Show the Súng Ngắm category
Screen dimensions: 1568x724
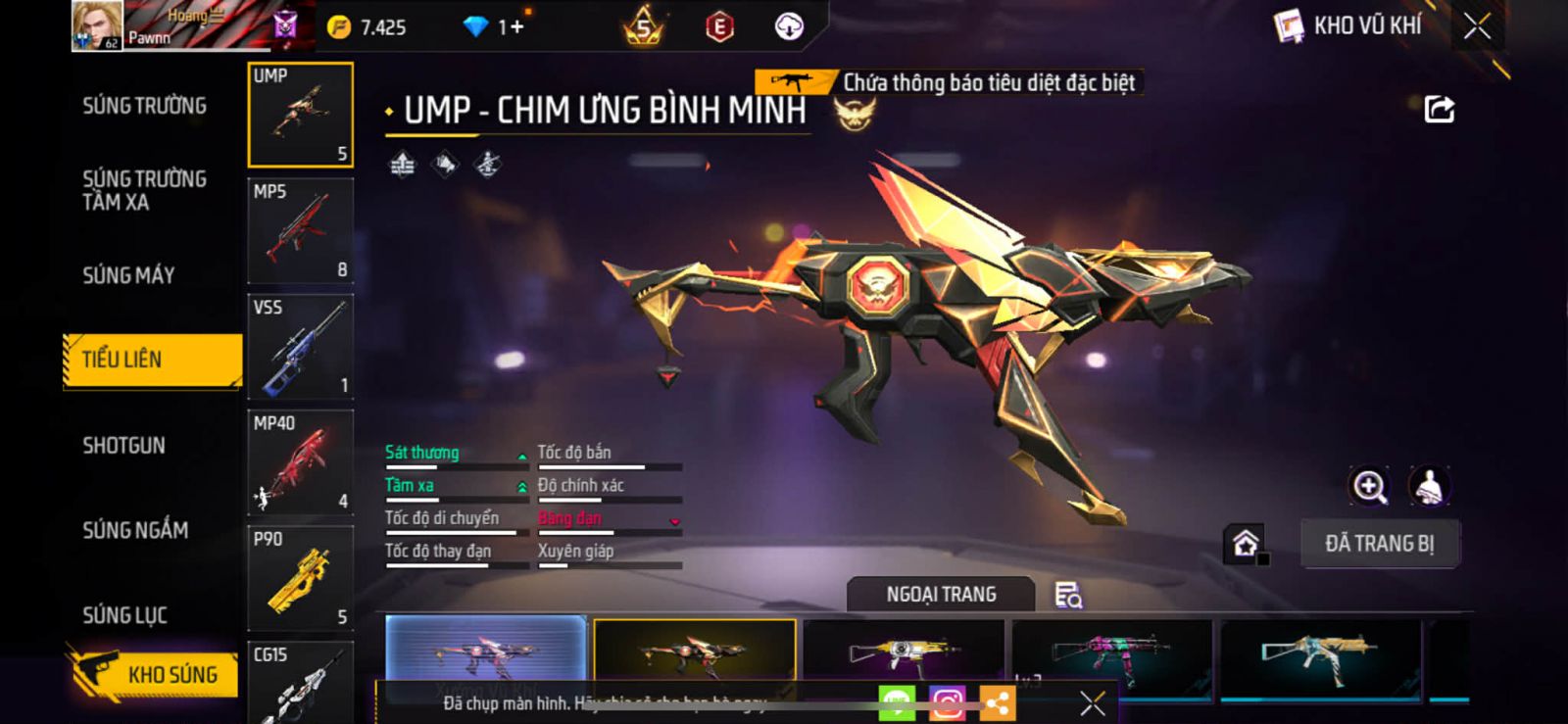click(x=135, y=530)
